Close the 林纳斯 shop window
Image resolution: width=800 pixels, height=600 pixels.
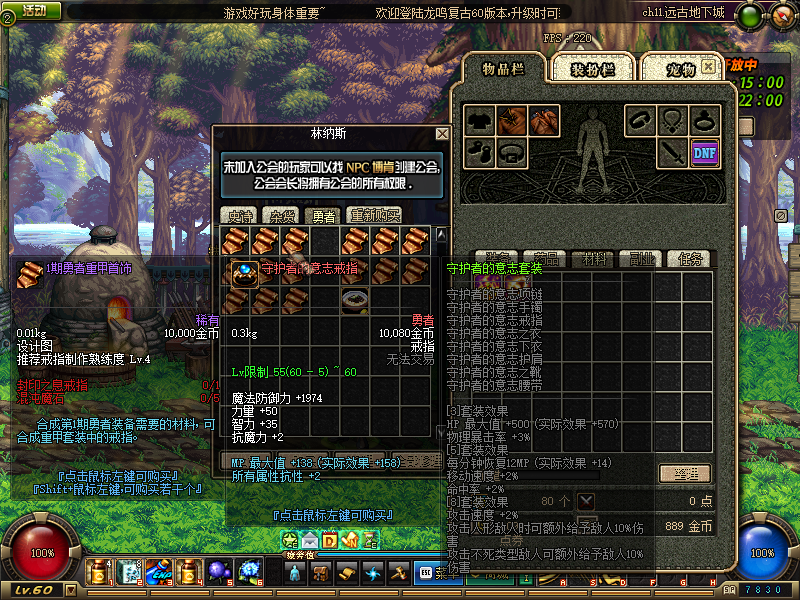(x=442, y=133)
